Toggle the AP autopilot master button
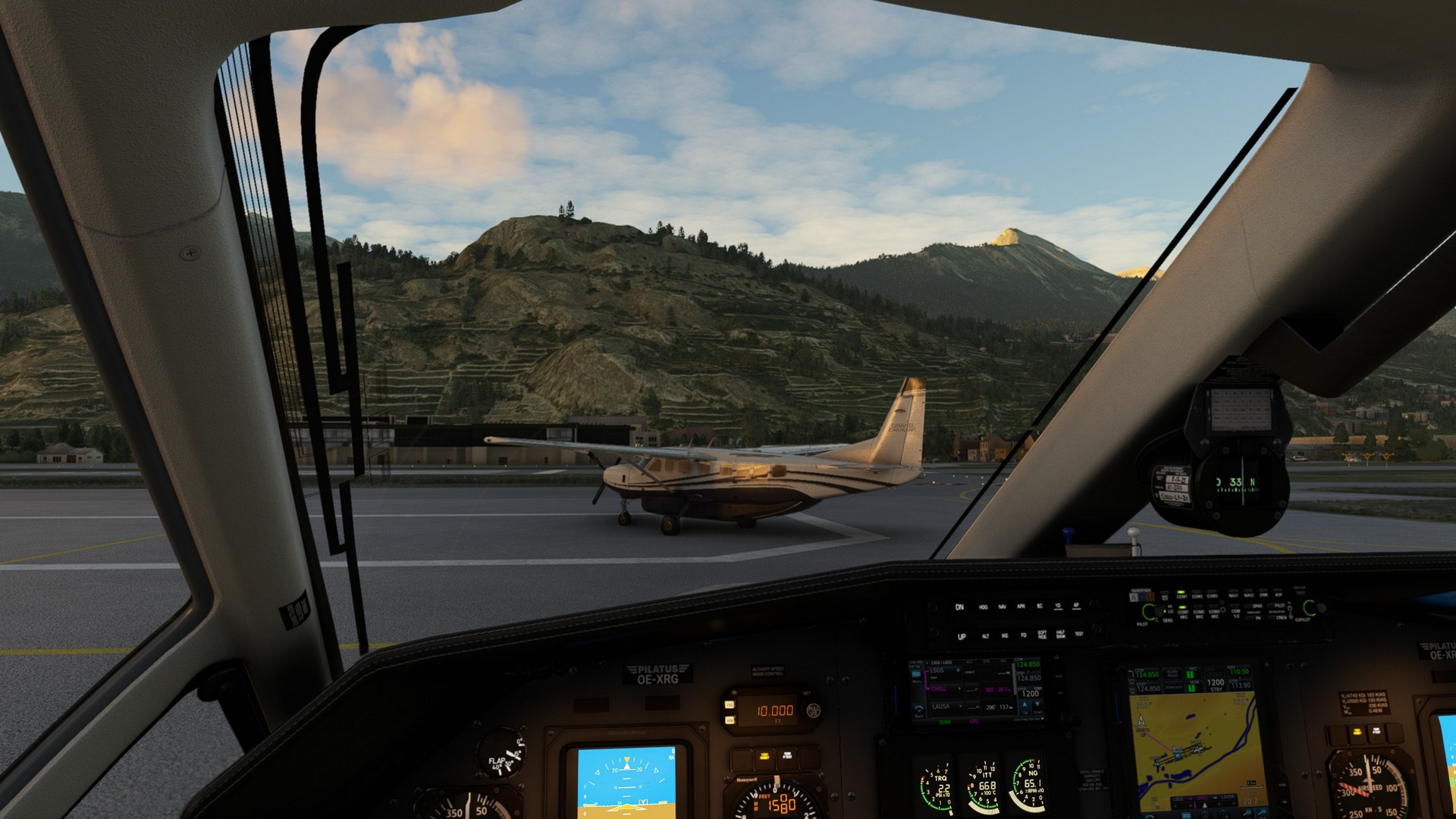 1076,606
